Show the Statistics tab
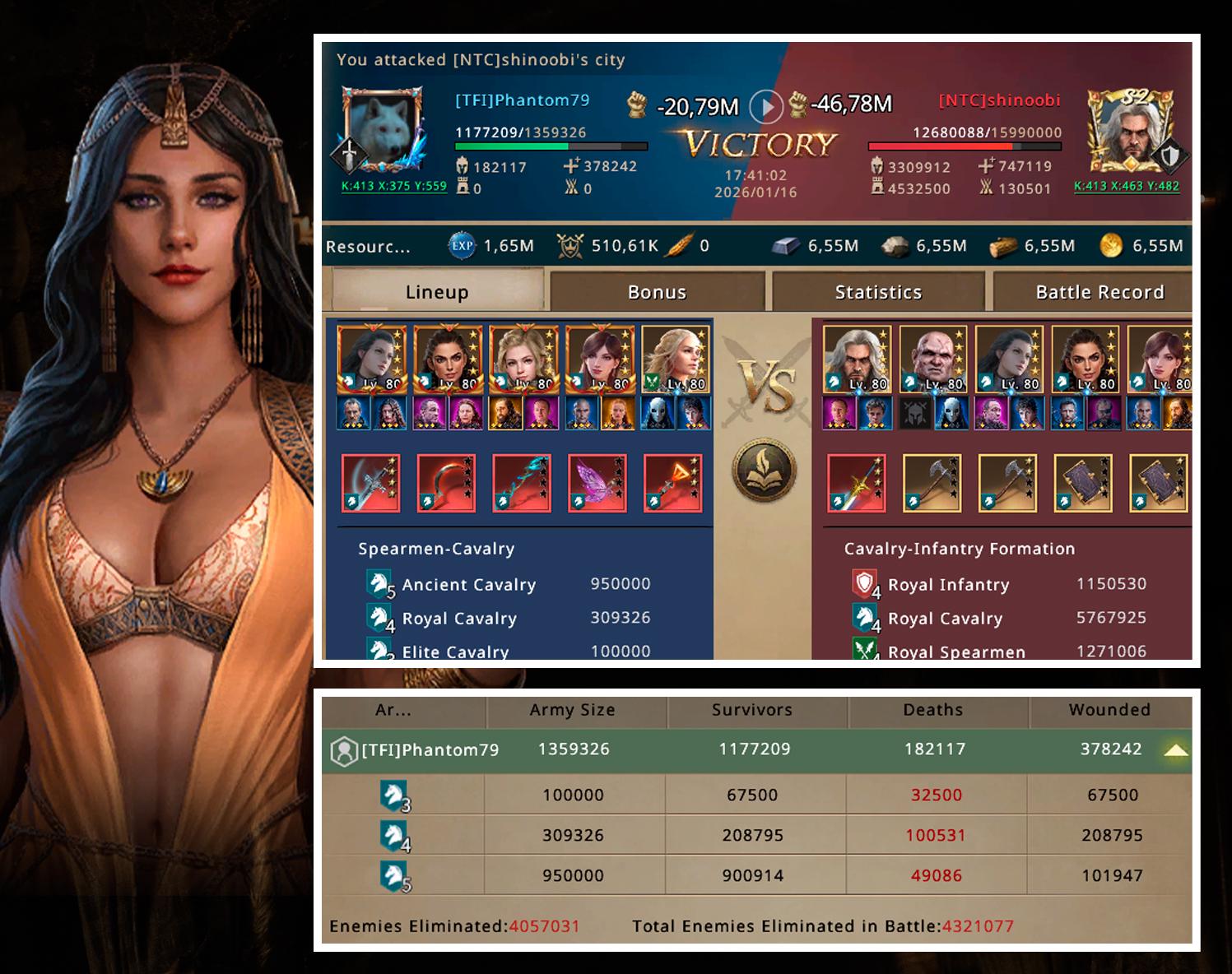 coord(878,292)
